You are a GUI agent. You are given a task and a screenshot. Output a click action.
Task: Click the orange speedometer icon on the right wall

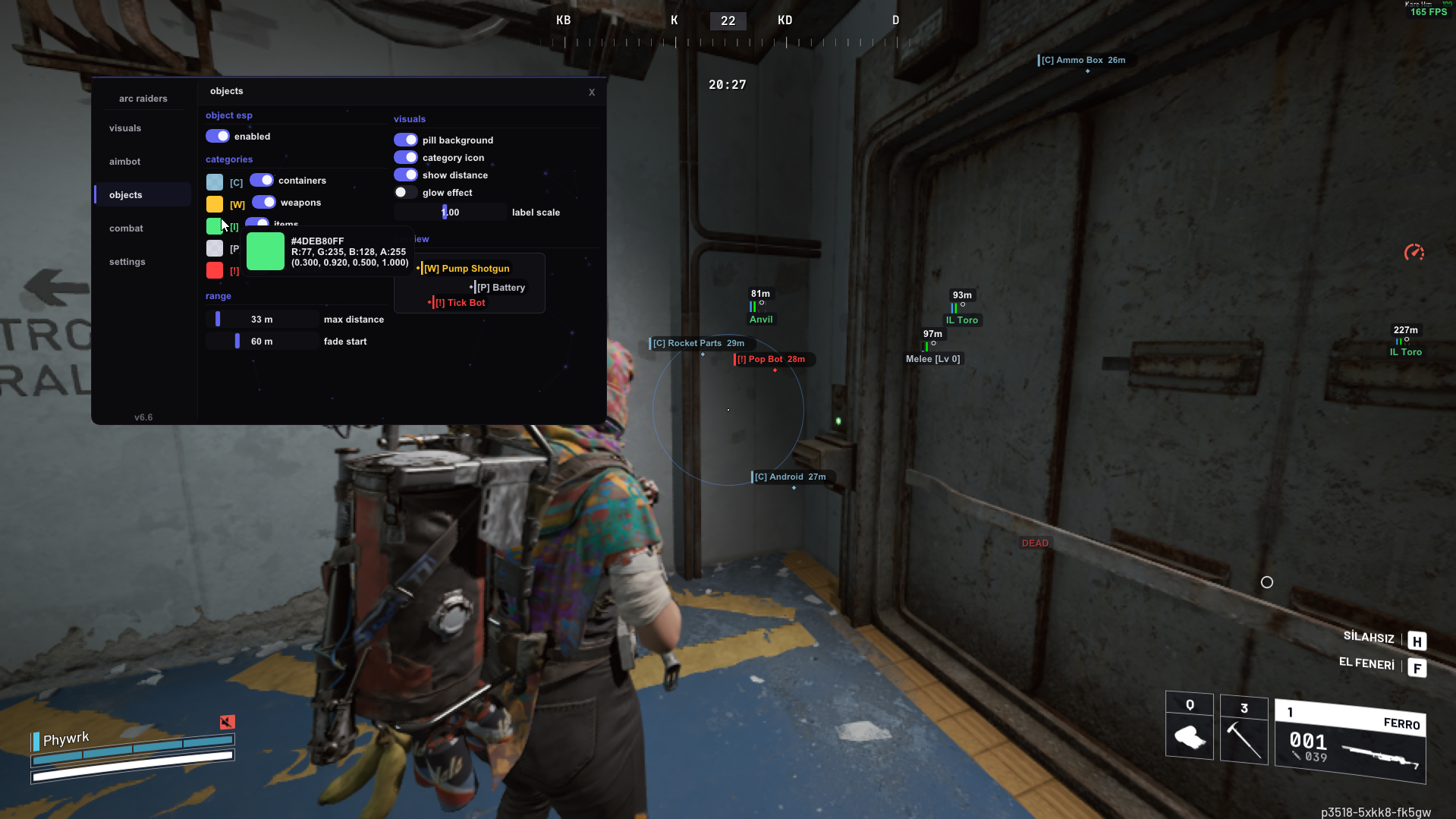coord(1414,252)
